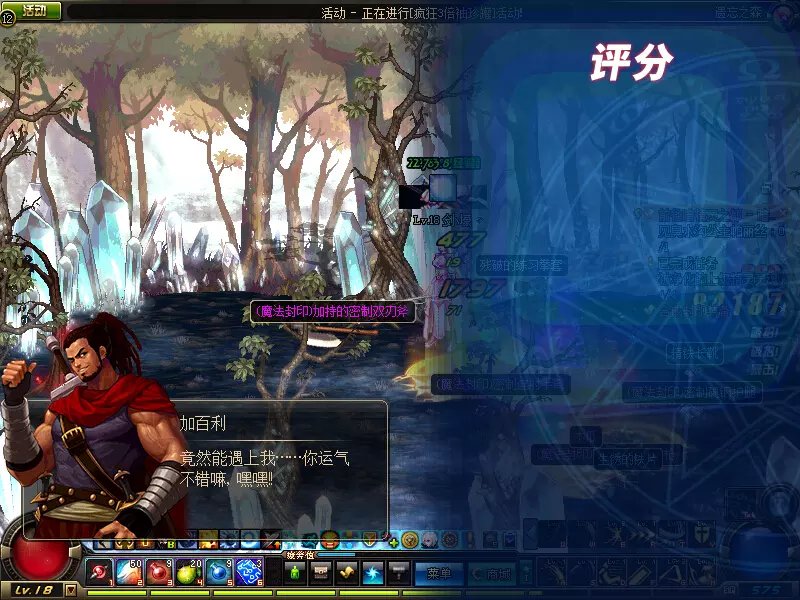Use the blue potion in slot 5
800x600 pixels.
218,572
